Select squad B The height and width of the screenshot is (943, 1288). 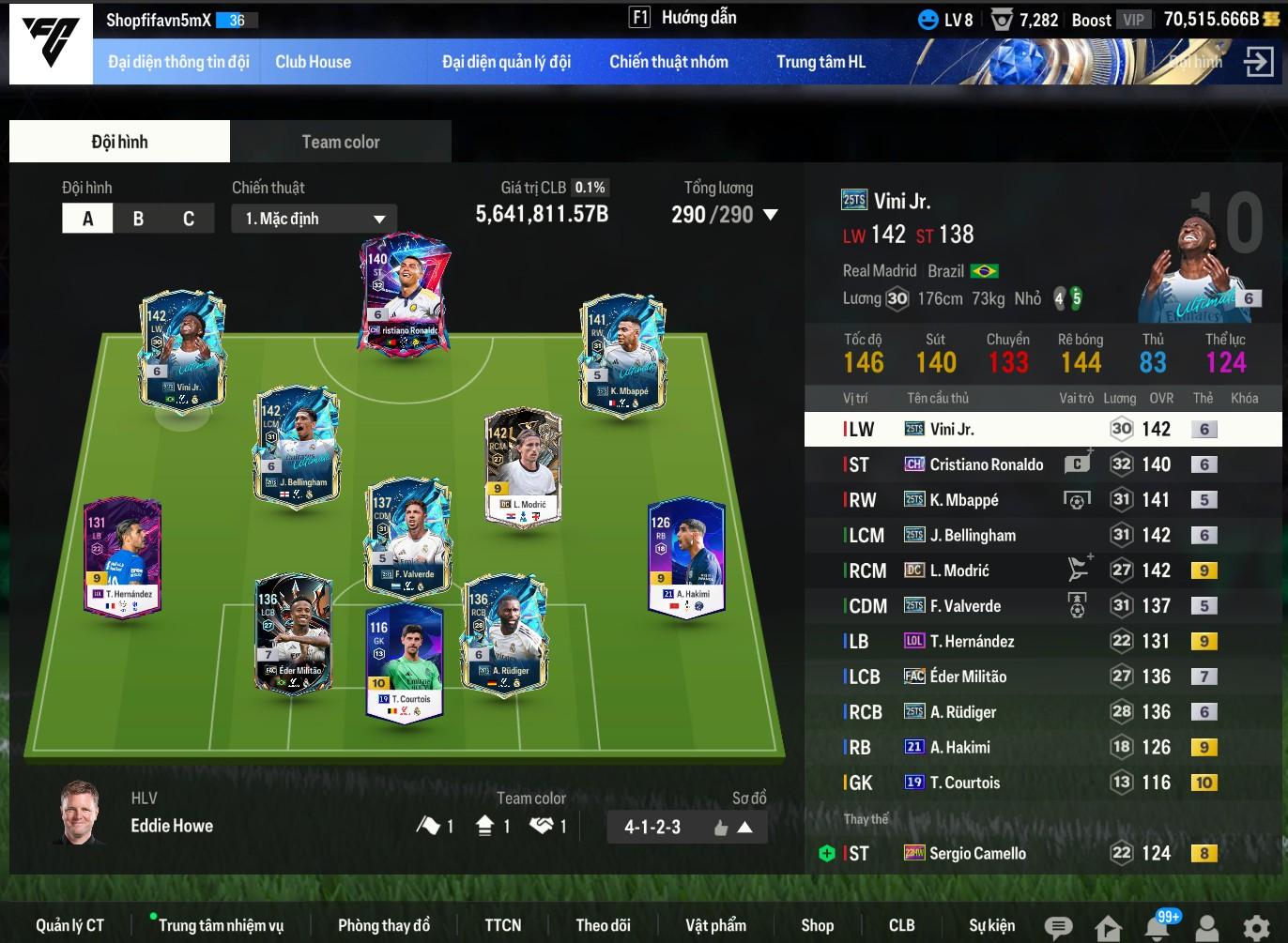pos(138,219)
